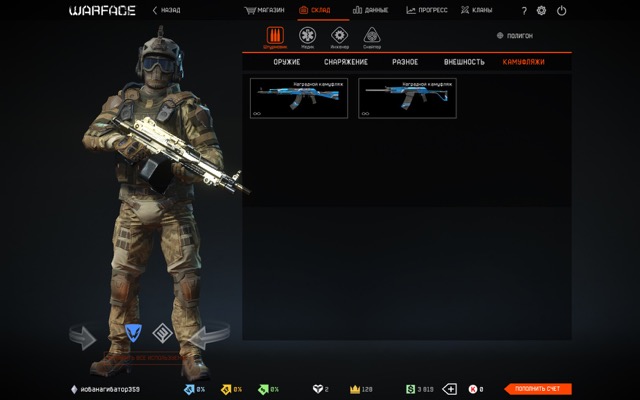Go back with the Назад button
Viewport: 640px width, 400px height.
point(167,10)
